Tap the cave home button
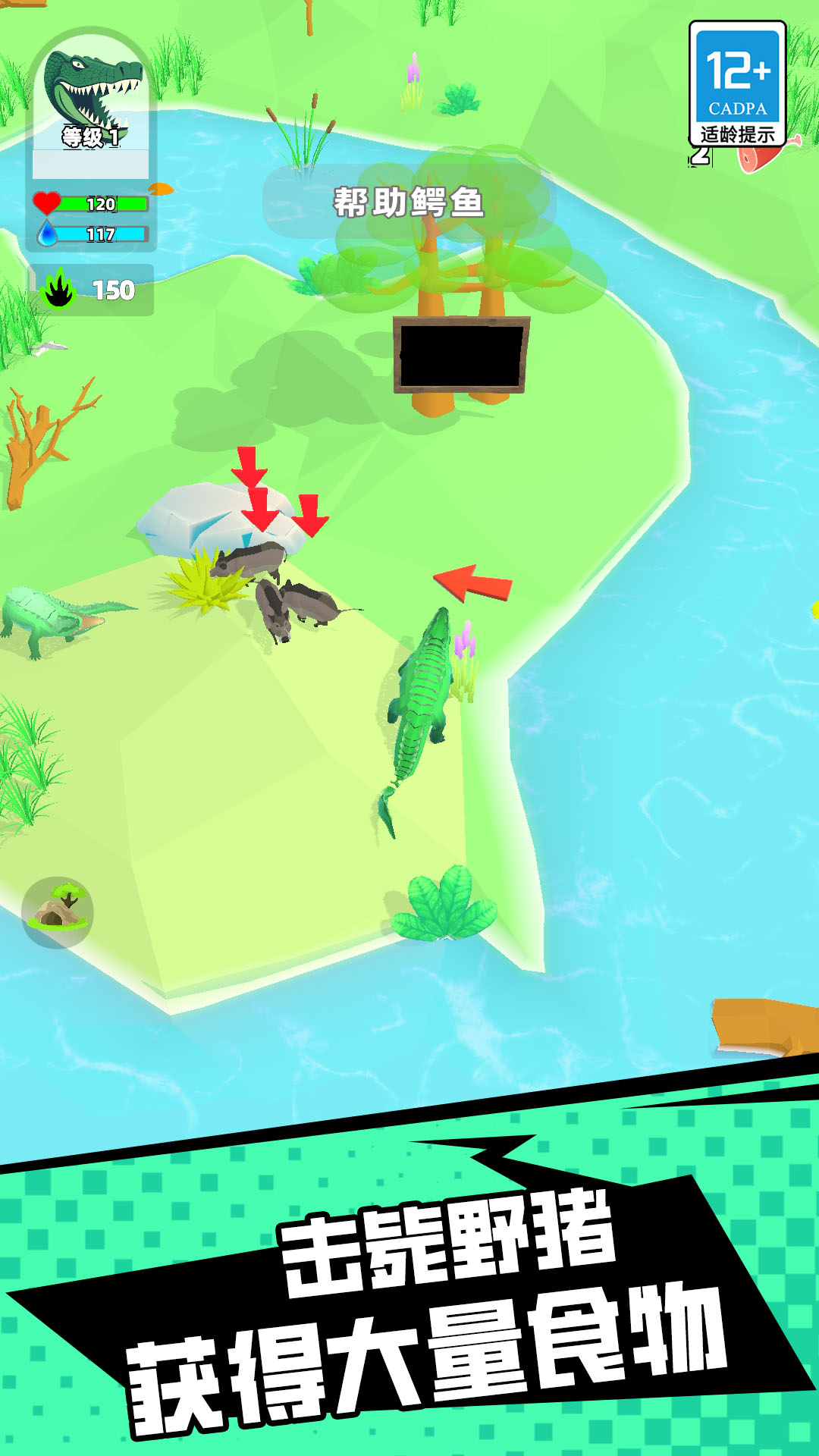The image size is (819, 1456). pyautogui.click(x=58, y=912)
